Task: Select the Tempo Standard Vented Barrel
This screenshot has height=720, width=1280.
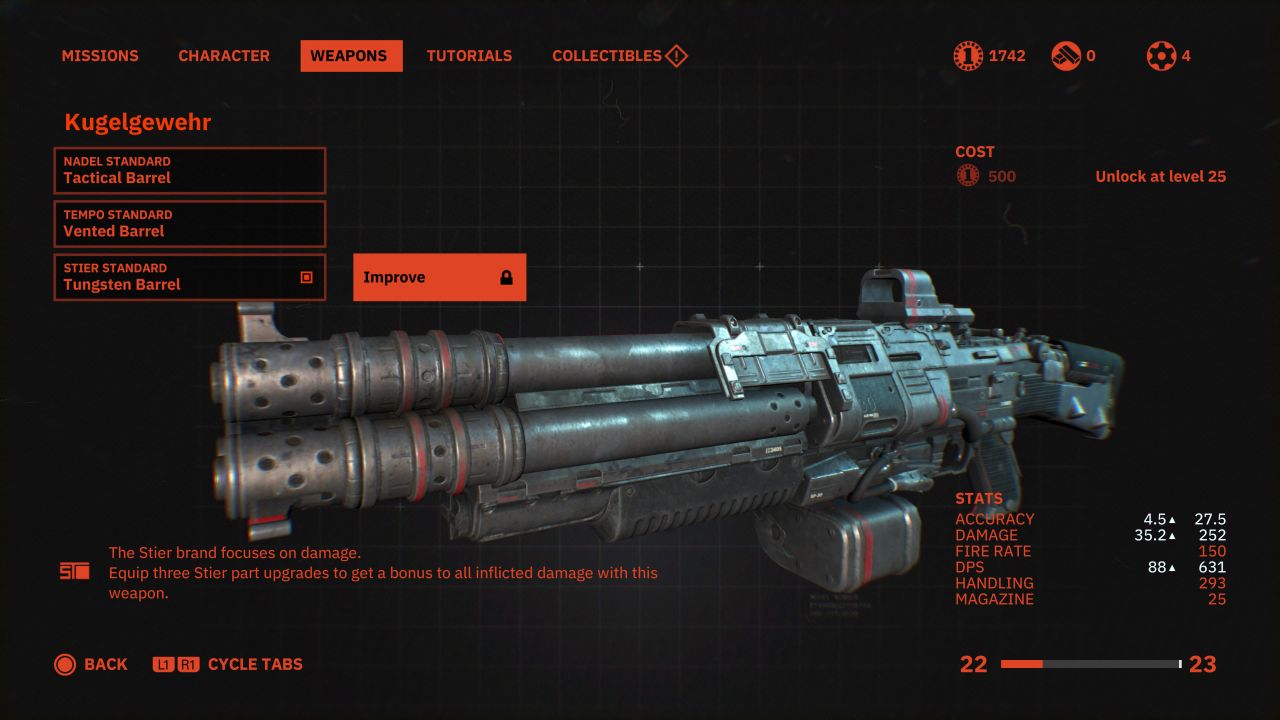Action: click(190, 223)
